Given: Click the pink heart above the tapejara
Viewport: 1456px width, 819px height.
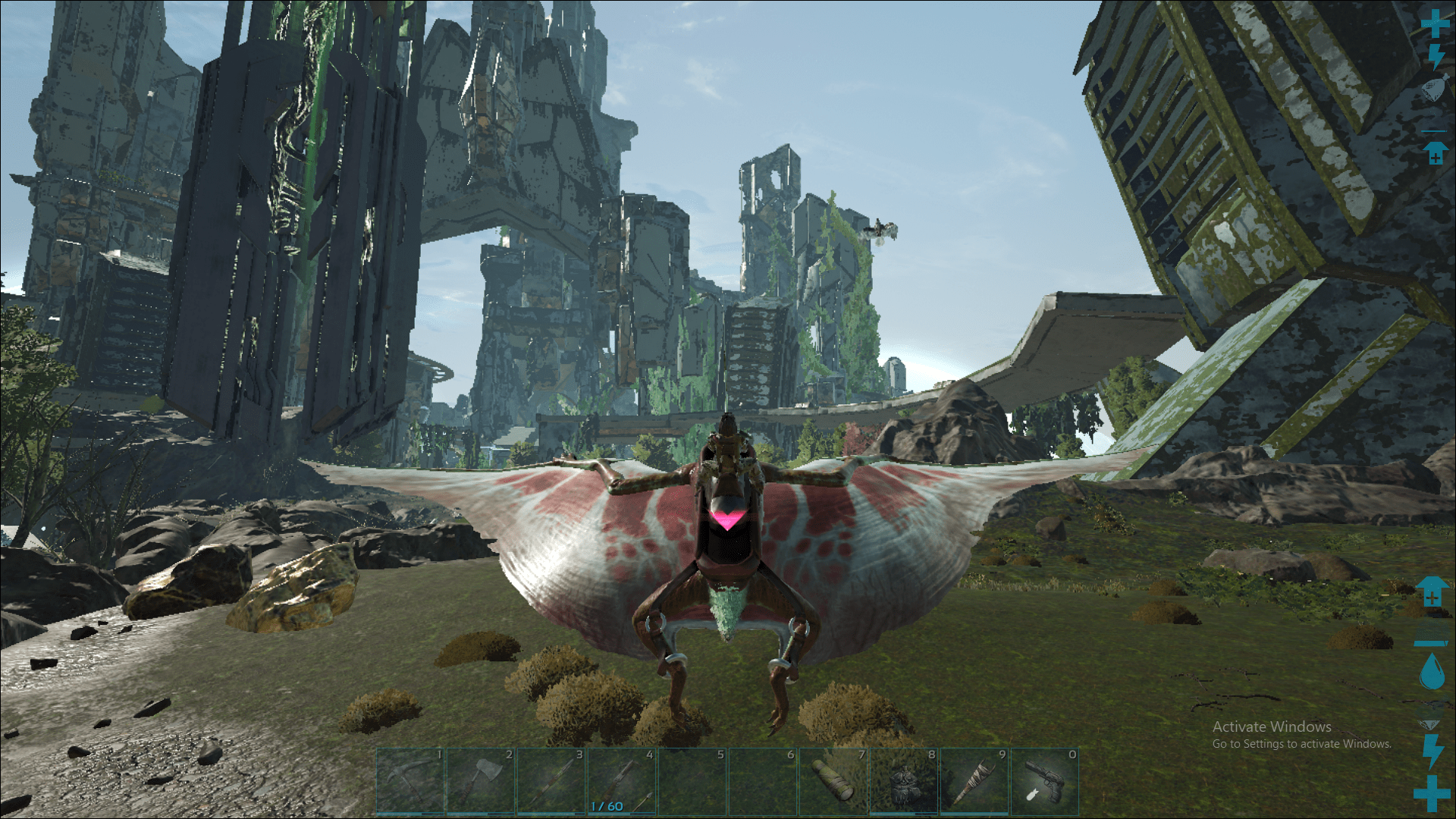Looking at the screenshot, I should click(x=730, y=520).
